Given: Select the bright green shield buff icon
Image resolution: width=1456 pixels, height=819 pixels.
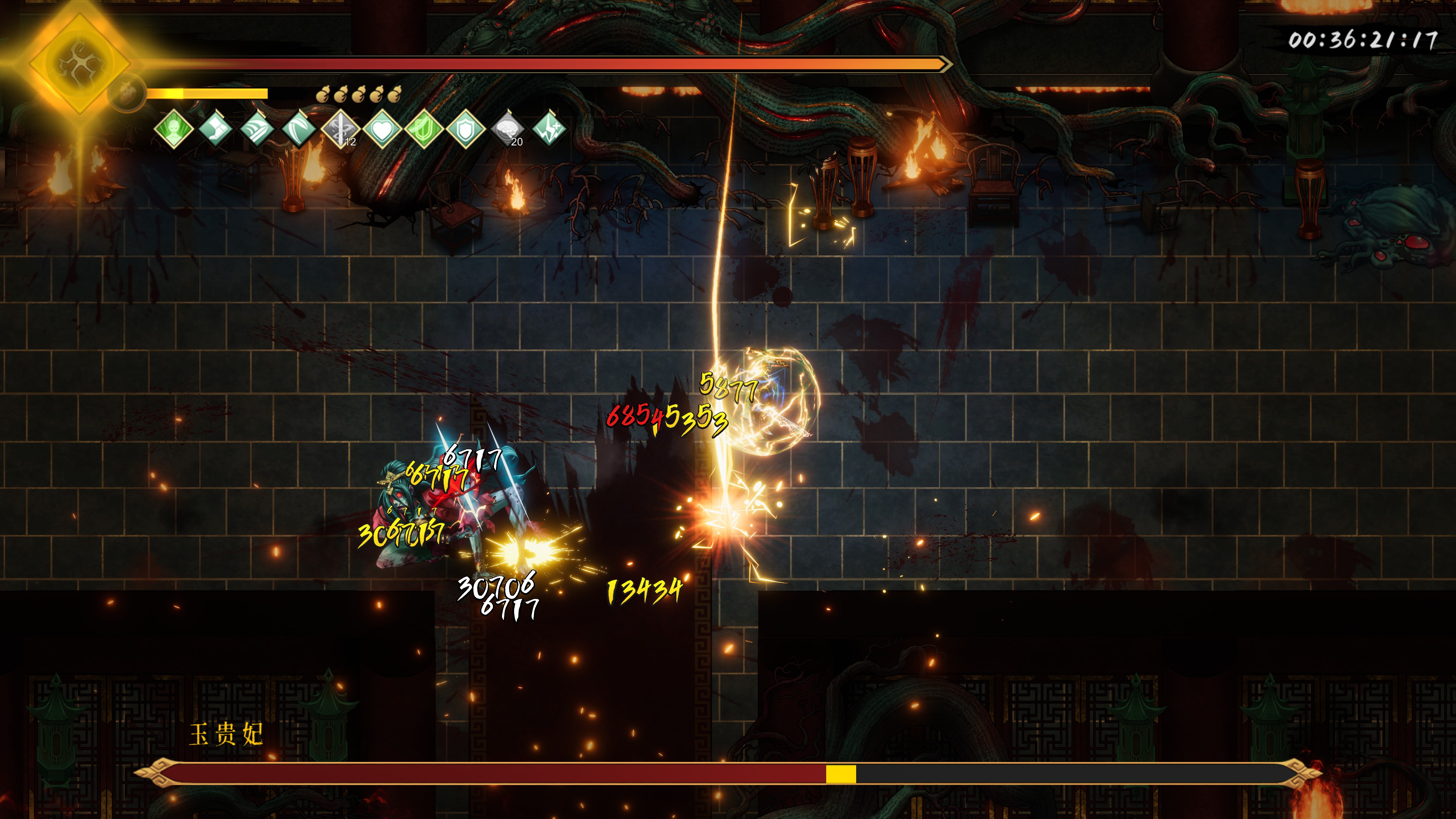Looking at the screenshot, I should (x=424, y=129).
